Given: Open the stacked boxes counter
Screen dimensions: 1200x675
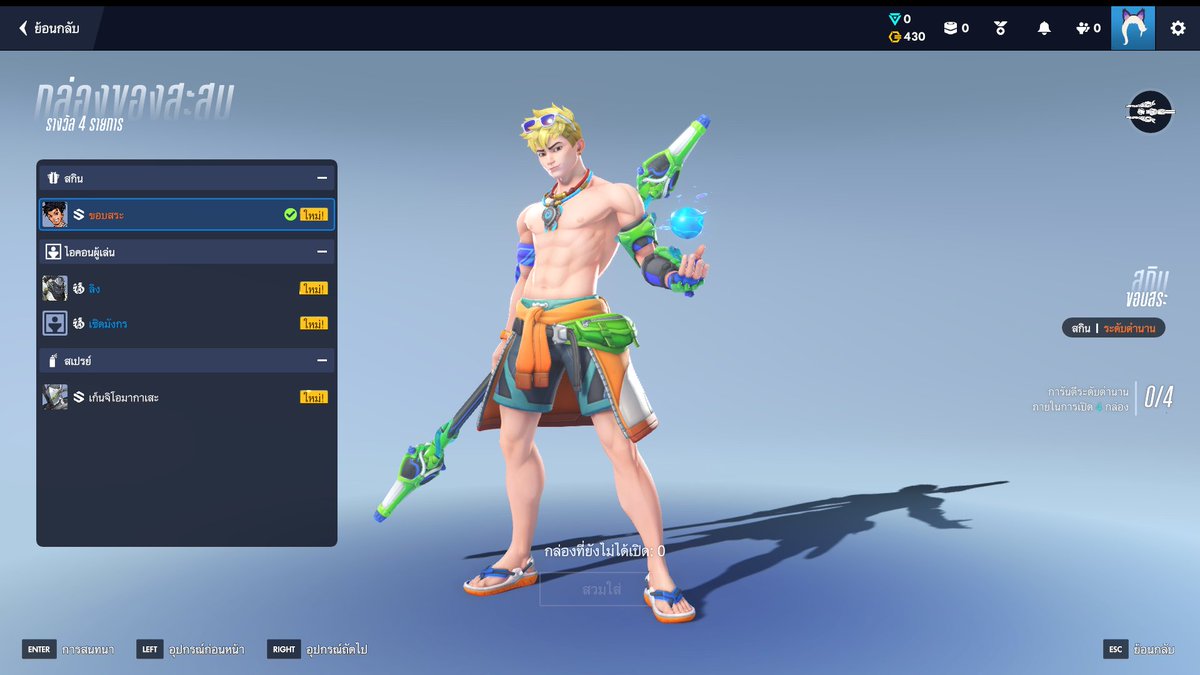Looking at the screenshot, I should click(x=956, y=28).
